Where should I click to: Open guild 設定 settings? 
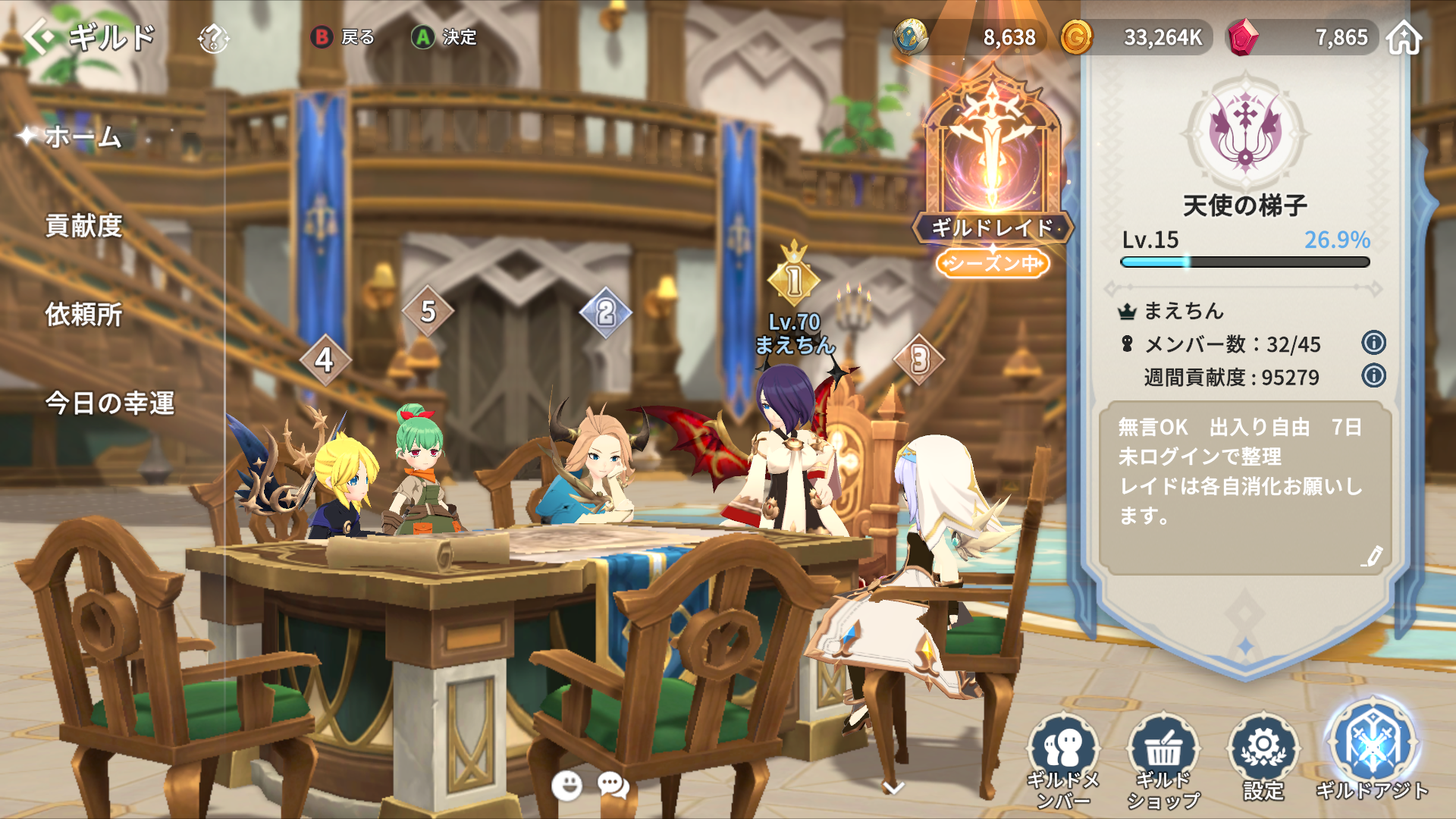click(x=1263, y=758)
